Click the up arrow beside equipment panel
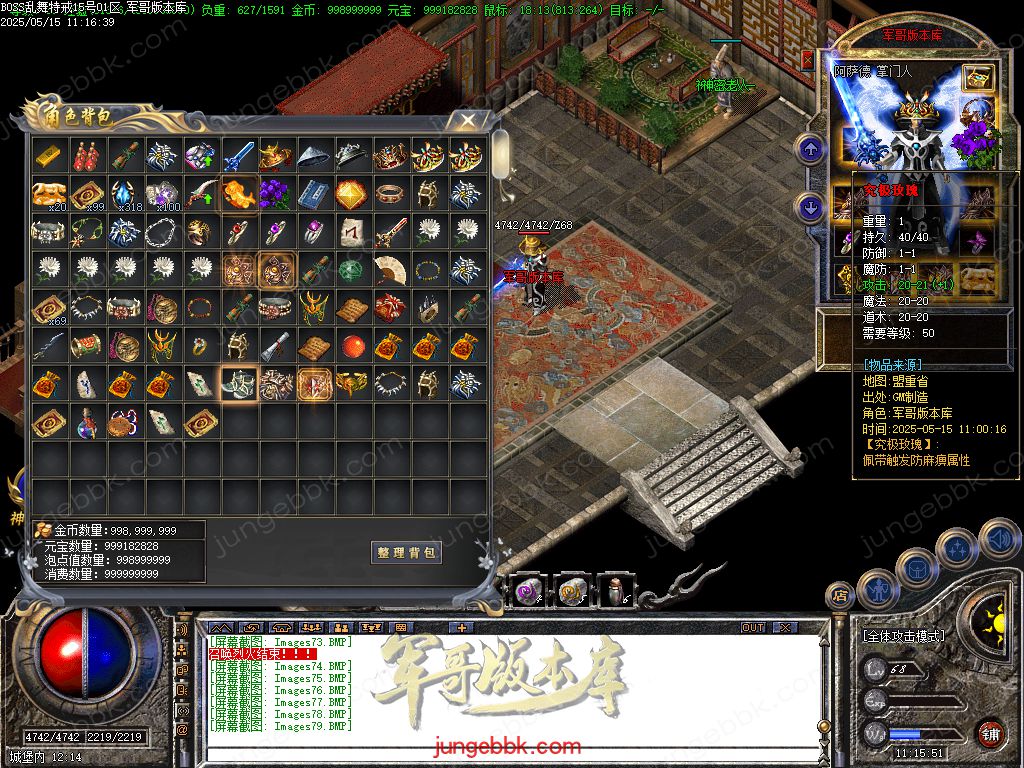Screen dimensions: 1024x768 coord(809,150)
